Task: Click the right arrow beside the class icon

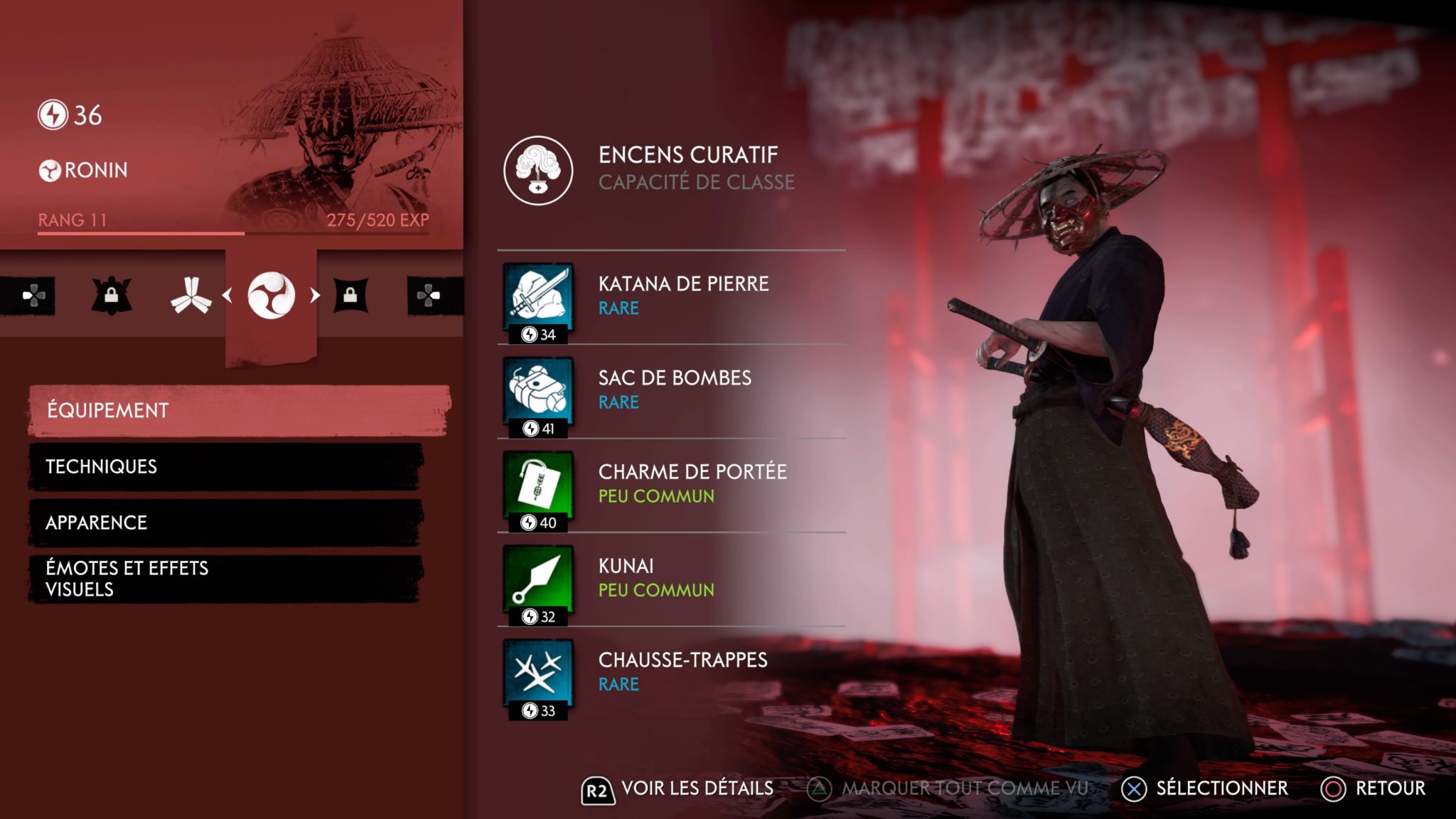Action: pyautogui.click(x=315, y=295)
